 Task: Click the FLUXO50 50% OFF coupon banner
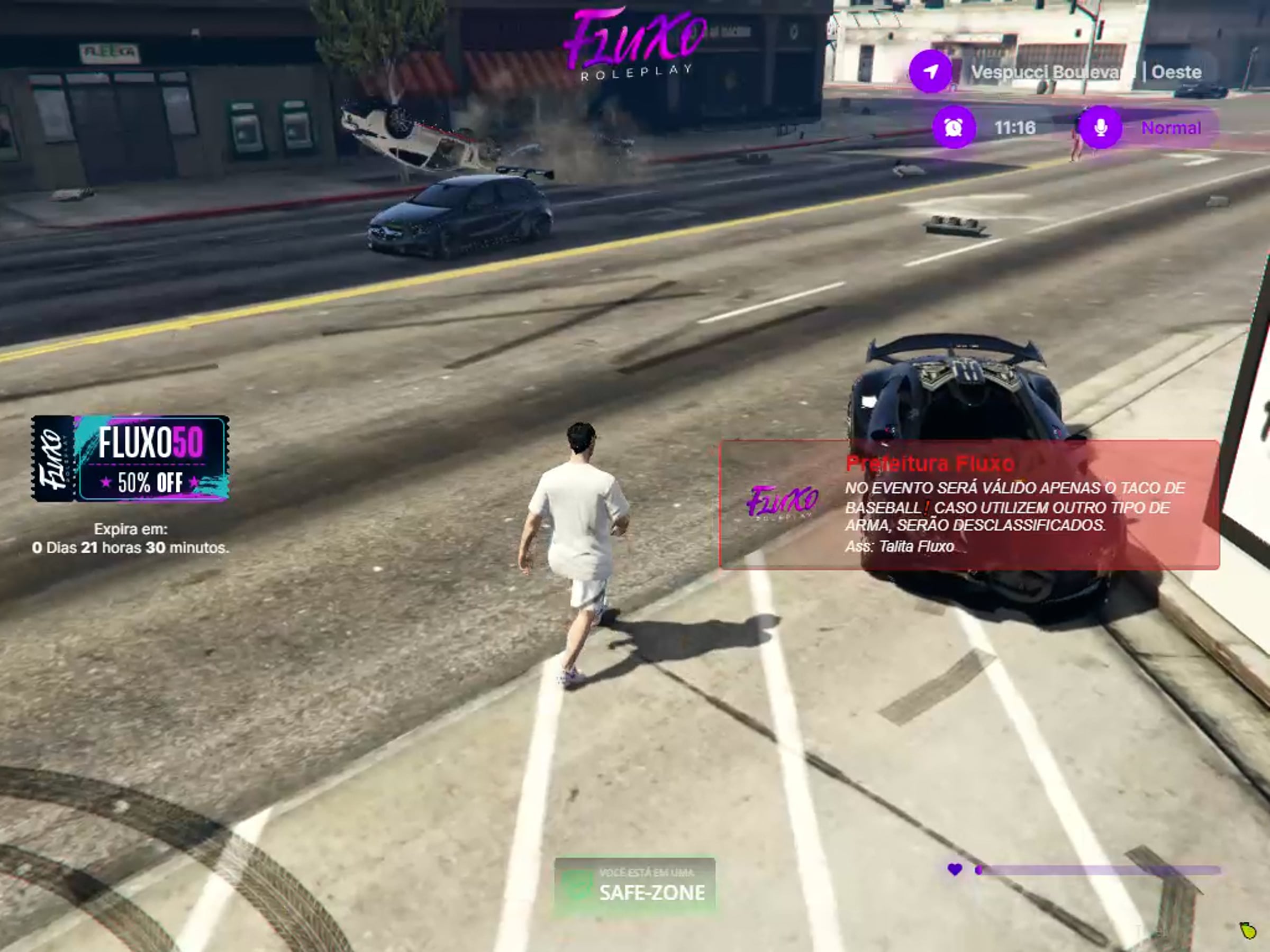[130, 459]
